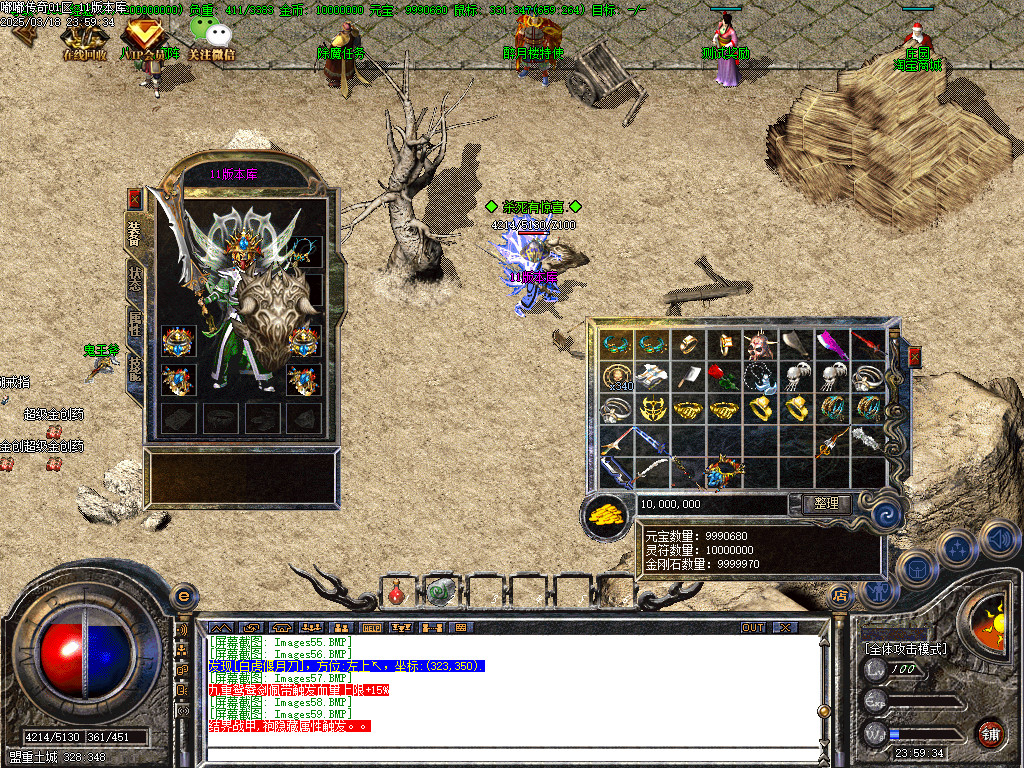1024x768 pixels.
Task: Select the necklace equipment slot on character
Action: [306, 250]
